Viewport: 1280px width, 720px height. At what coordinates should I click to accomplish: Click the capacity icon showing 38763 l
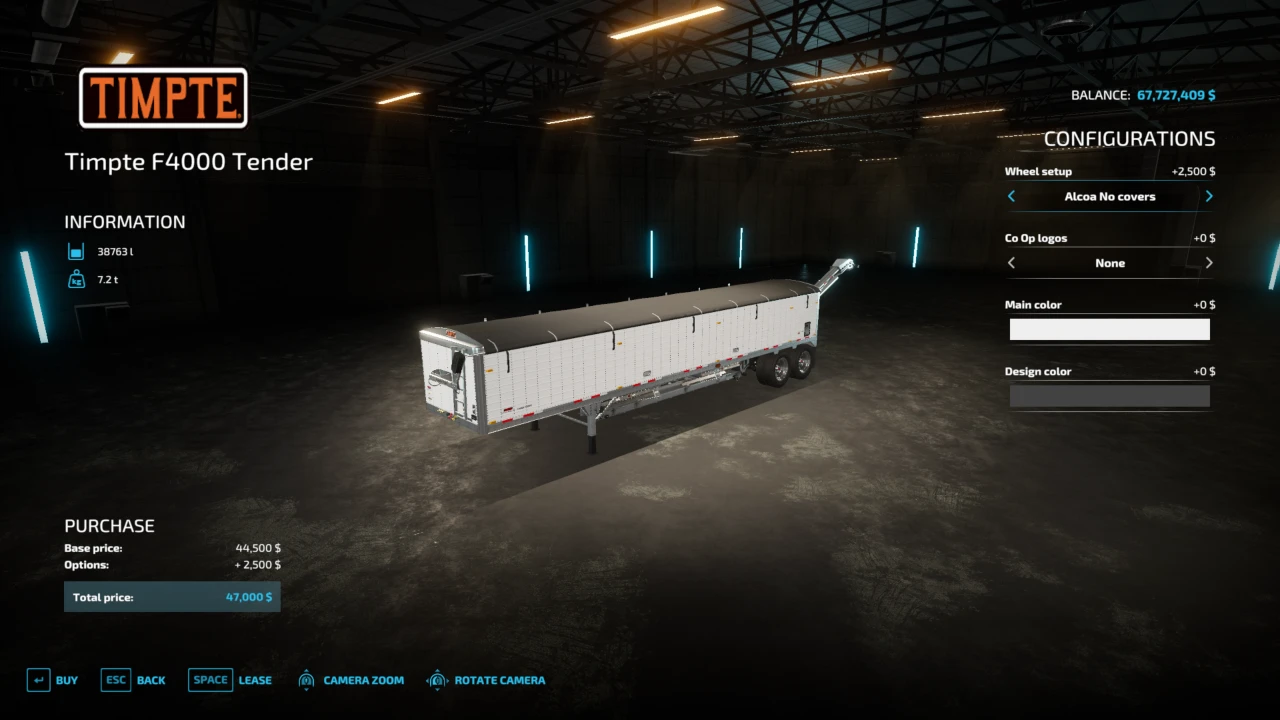click(x=76, y=251)
